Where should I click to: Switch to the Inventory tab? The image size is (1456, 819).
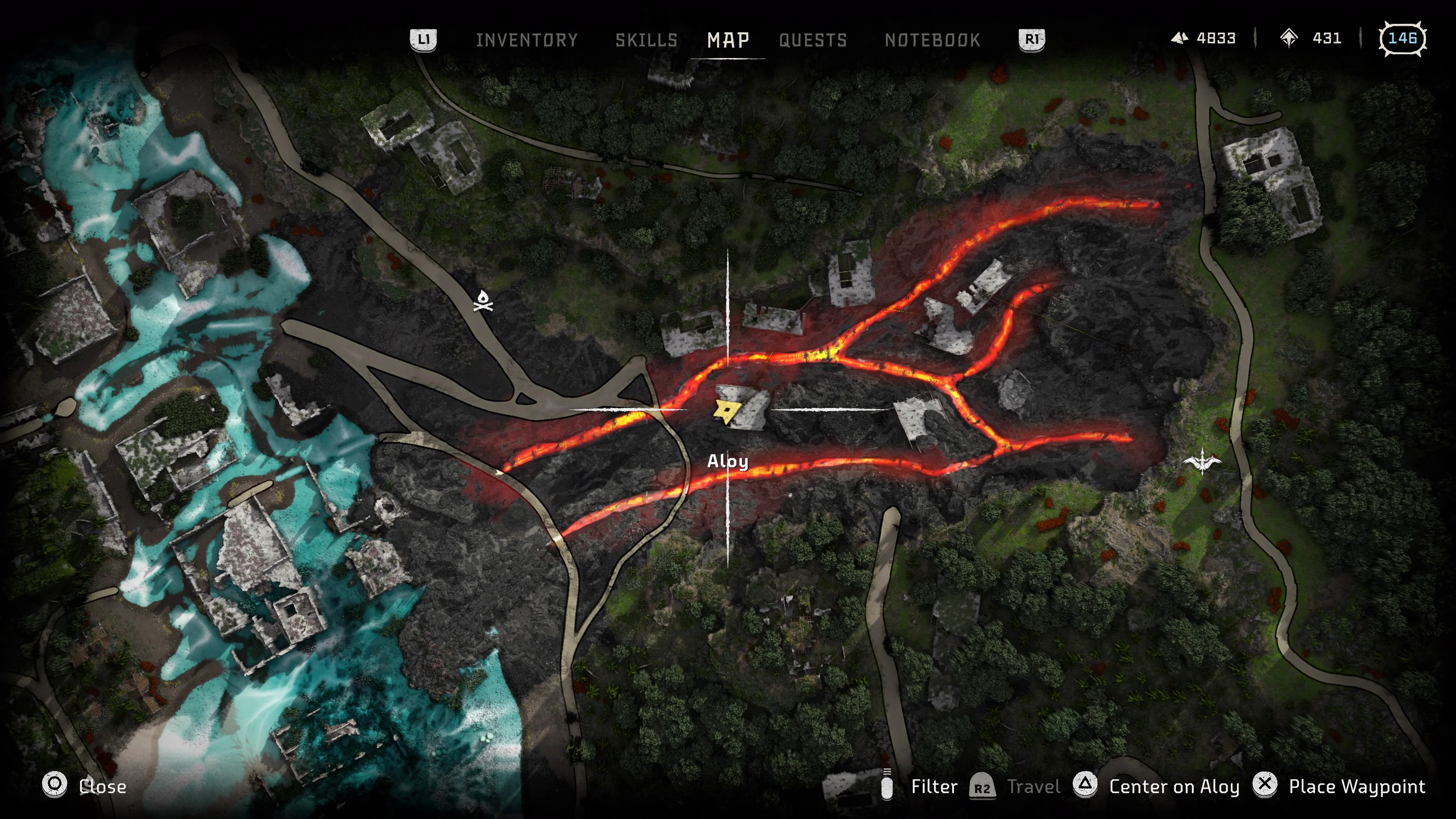tap(526, 40)
